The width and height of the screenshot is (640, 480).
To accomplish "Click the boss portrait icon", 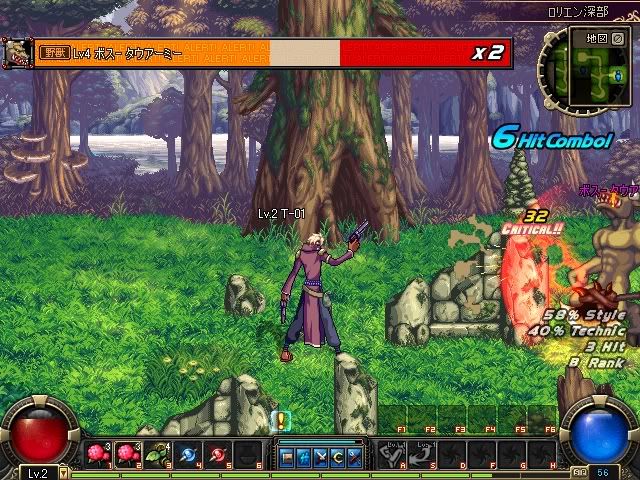I will coord(17,52).
